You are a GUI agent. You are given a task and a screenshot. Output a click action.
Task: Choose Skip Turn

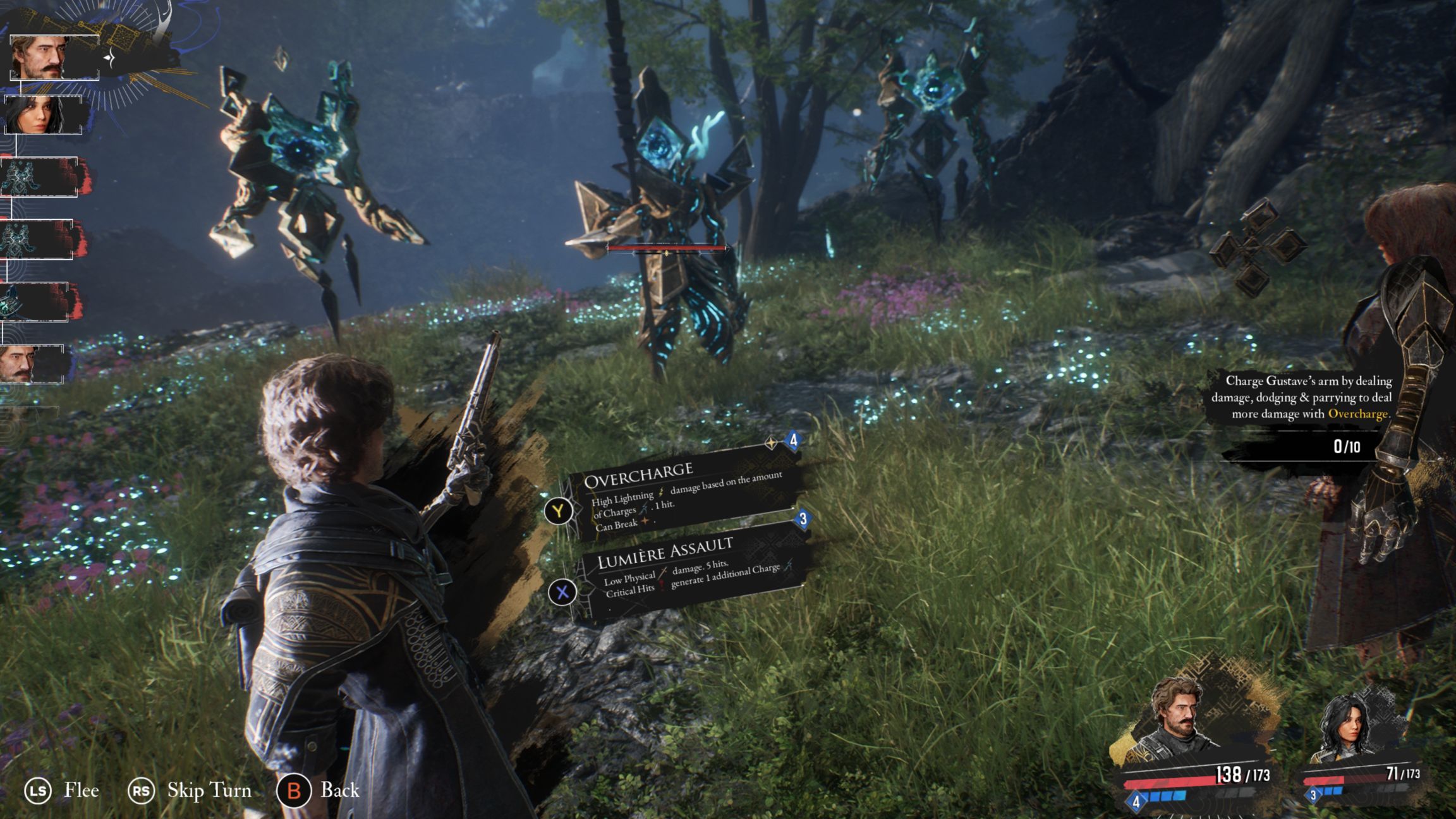pos(209,791)
